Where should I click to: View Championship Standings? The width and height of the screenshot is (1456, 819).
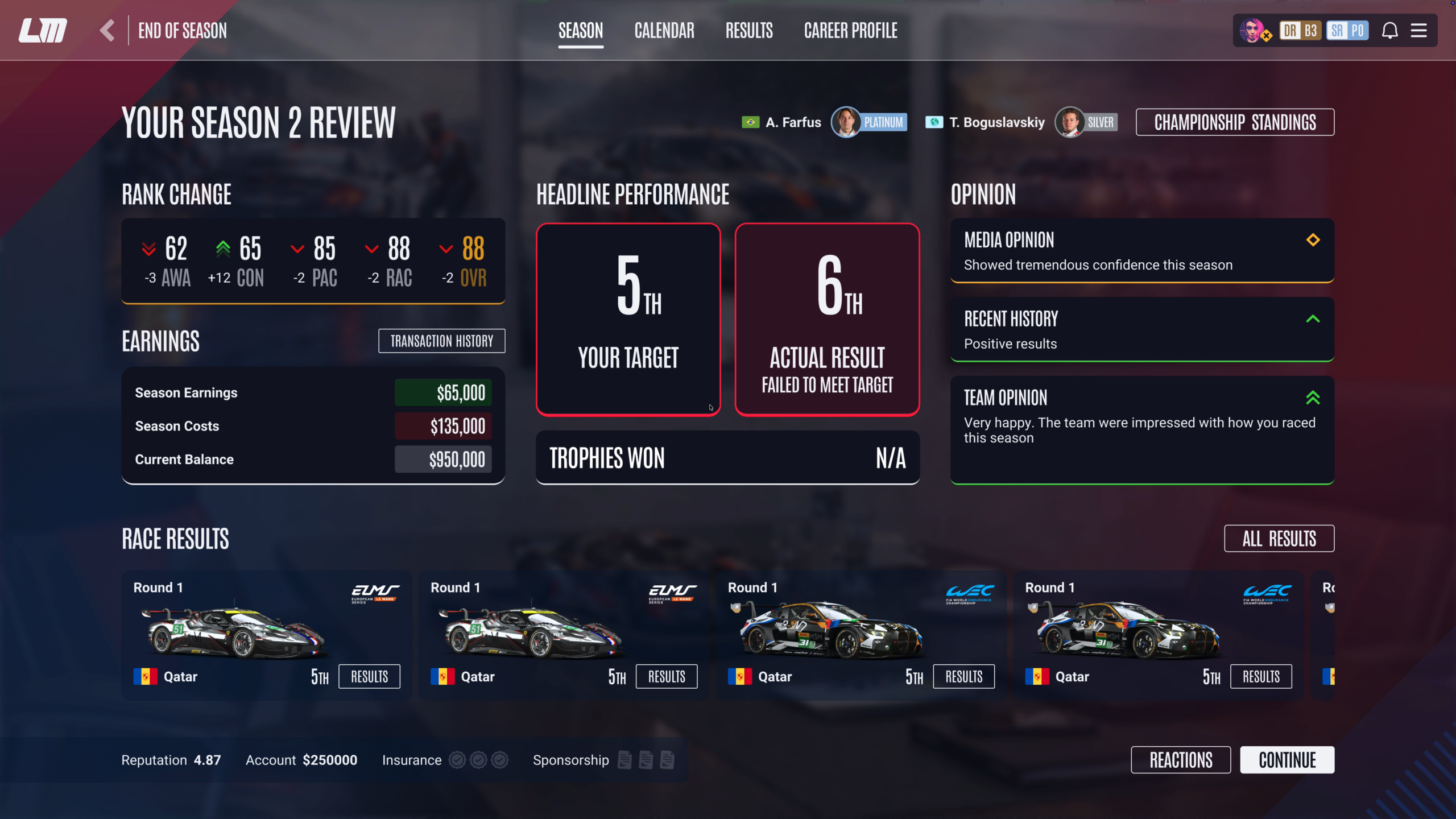[1235, 122]
